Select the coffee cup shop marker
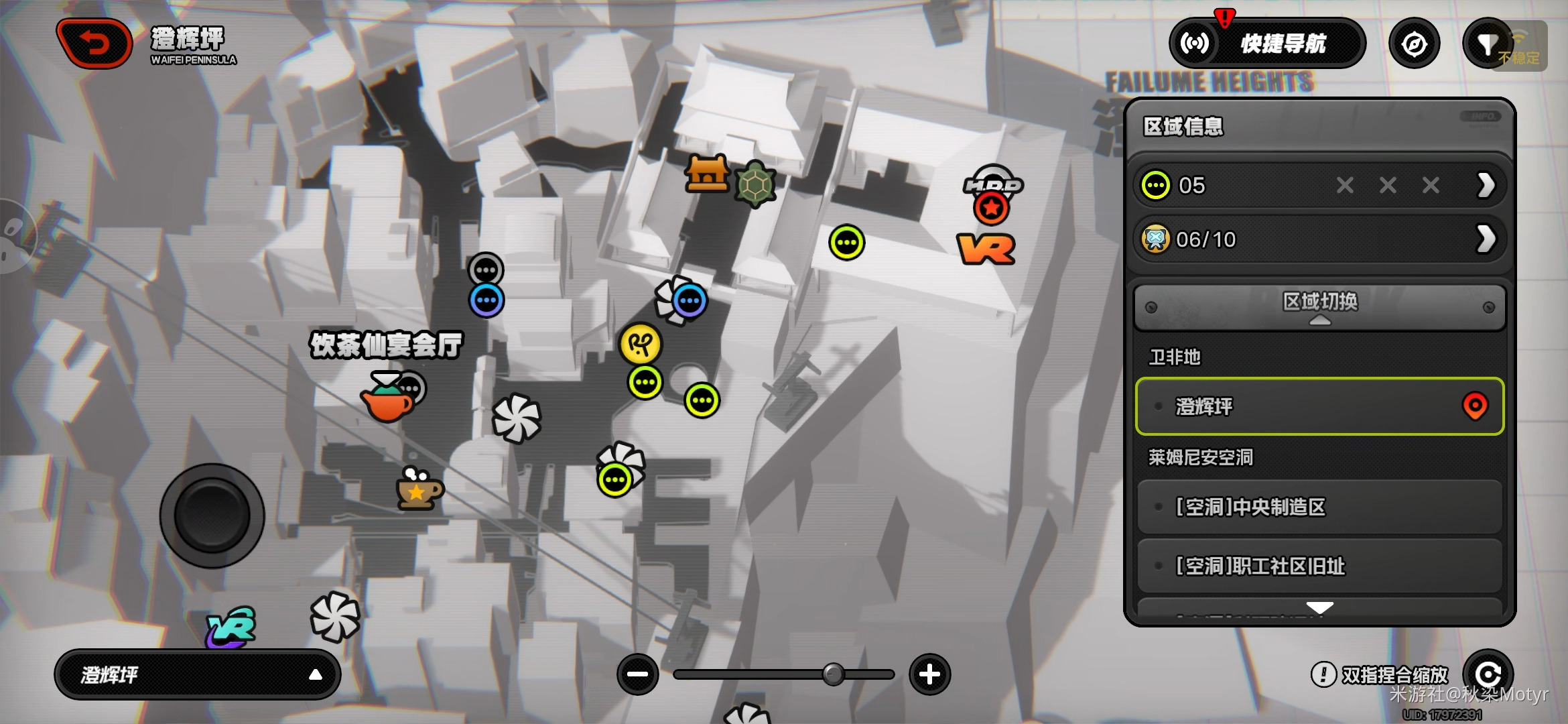 point(418,489)
